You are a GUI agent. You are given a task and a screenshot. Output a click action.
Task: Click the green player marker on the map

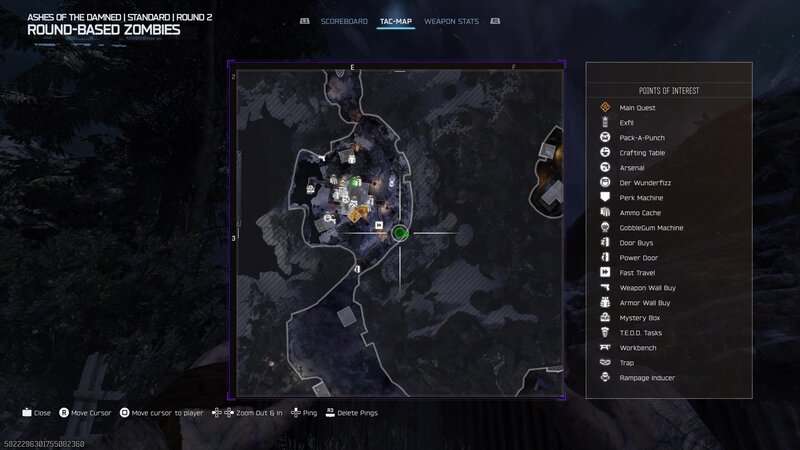click(400, 234)
